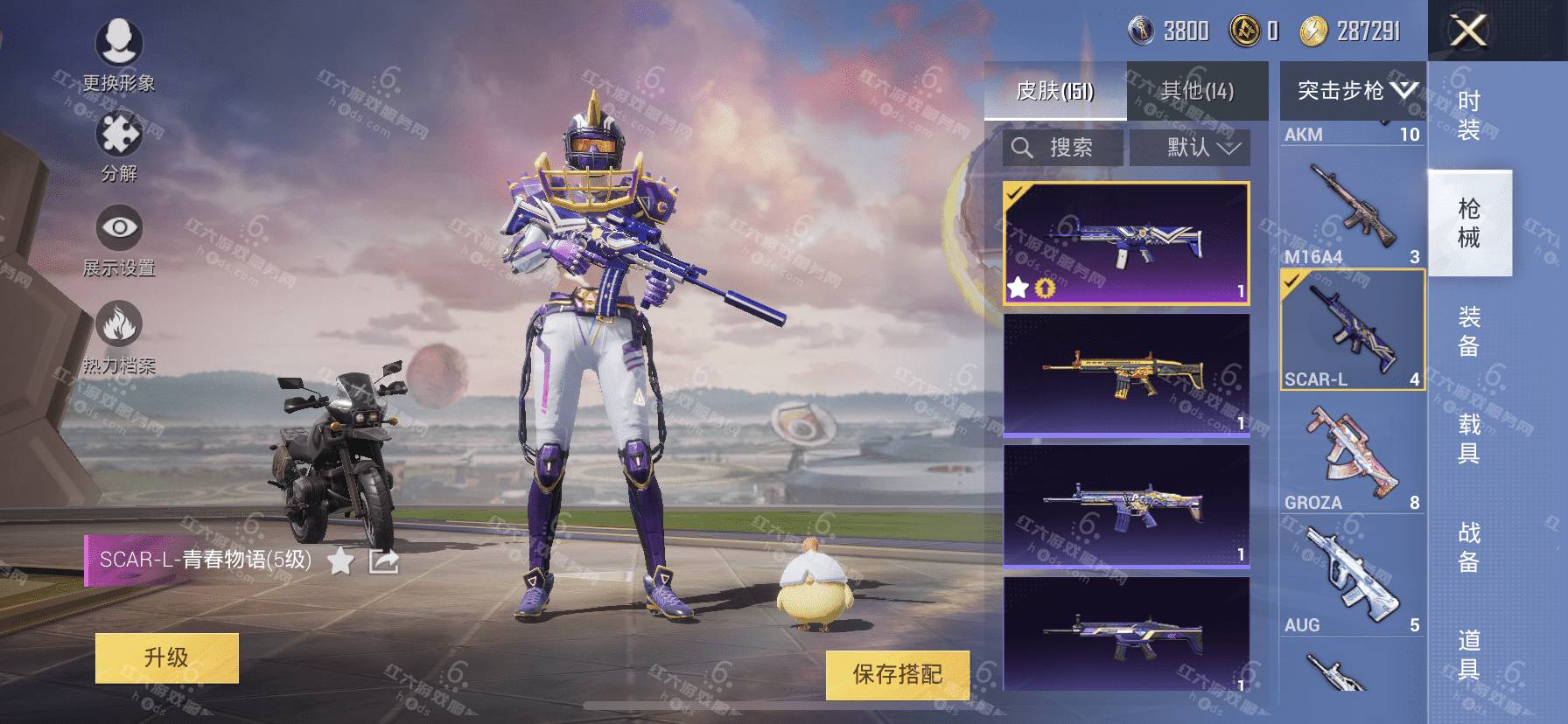Select the M16A4 weapon entry
This screenshot has width=1568, height=724.
[1353, 210]
